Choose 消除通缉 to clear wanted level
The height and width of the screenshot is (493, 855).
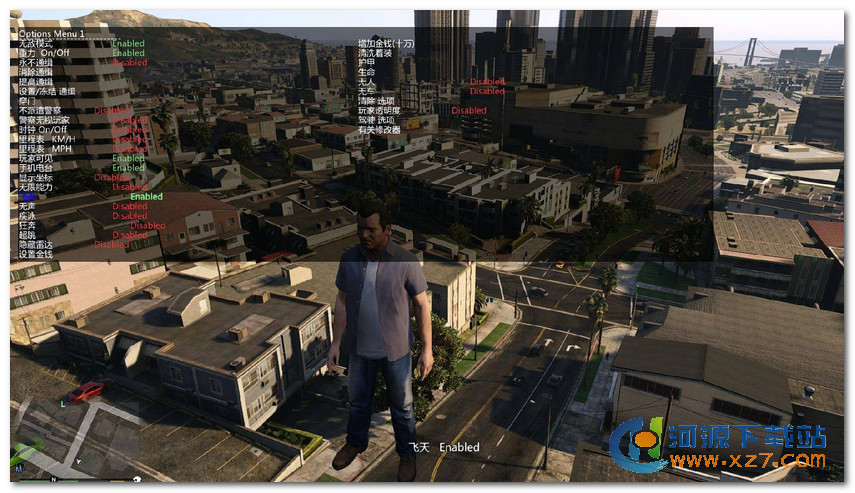pos(36,72)
